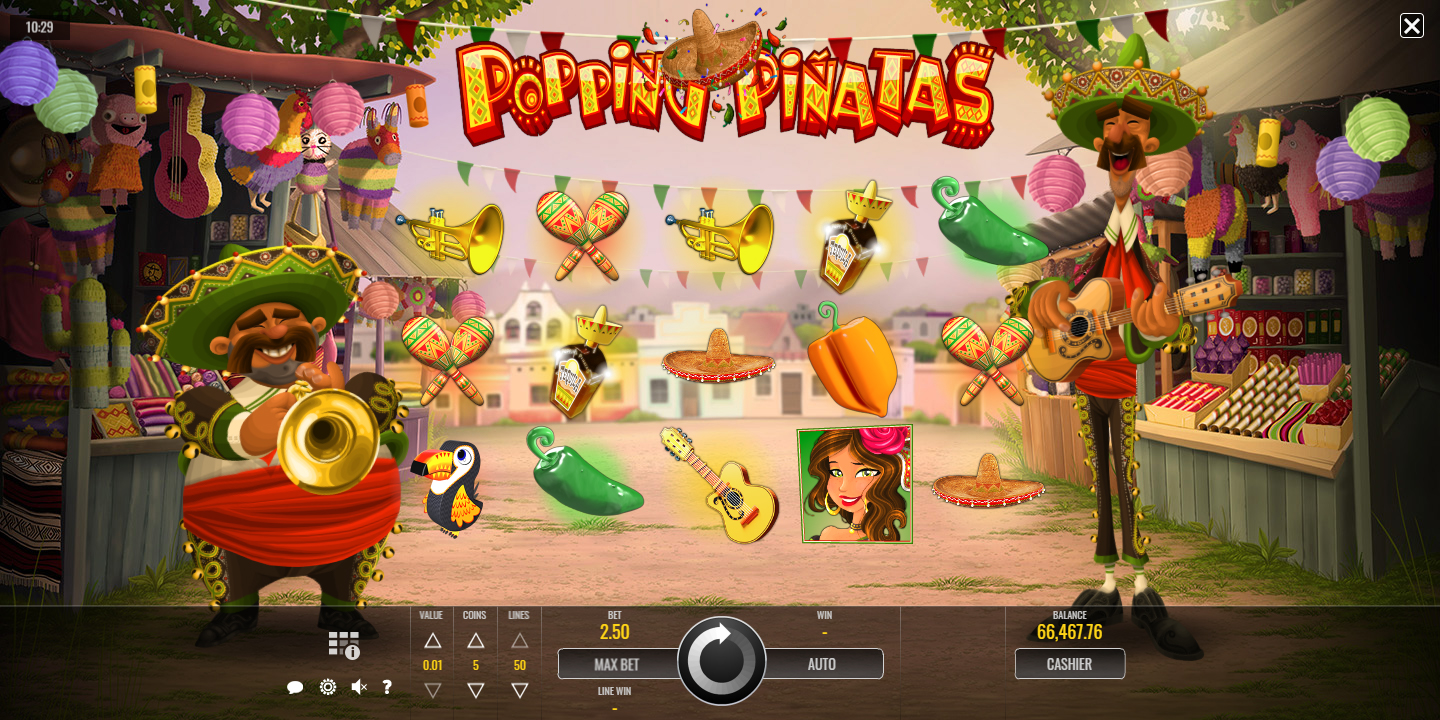Open the paytable info grid
This screenshot has width=1440, height=720.
[343, 645]
